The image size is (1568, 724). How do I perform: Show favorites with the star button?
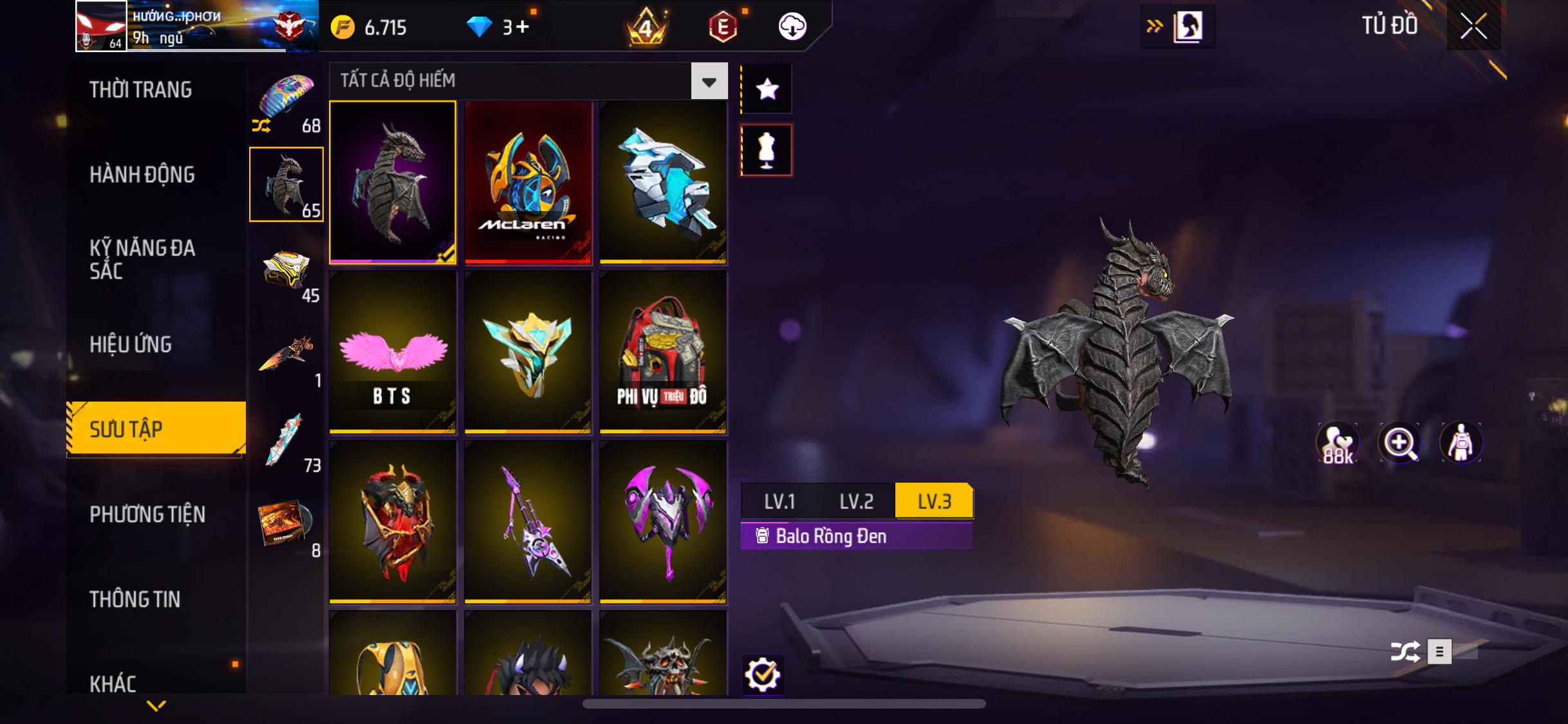[767, 89]
